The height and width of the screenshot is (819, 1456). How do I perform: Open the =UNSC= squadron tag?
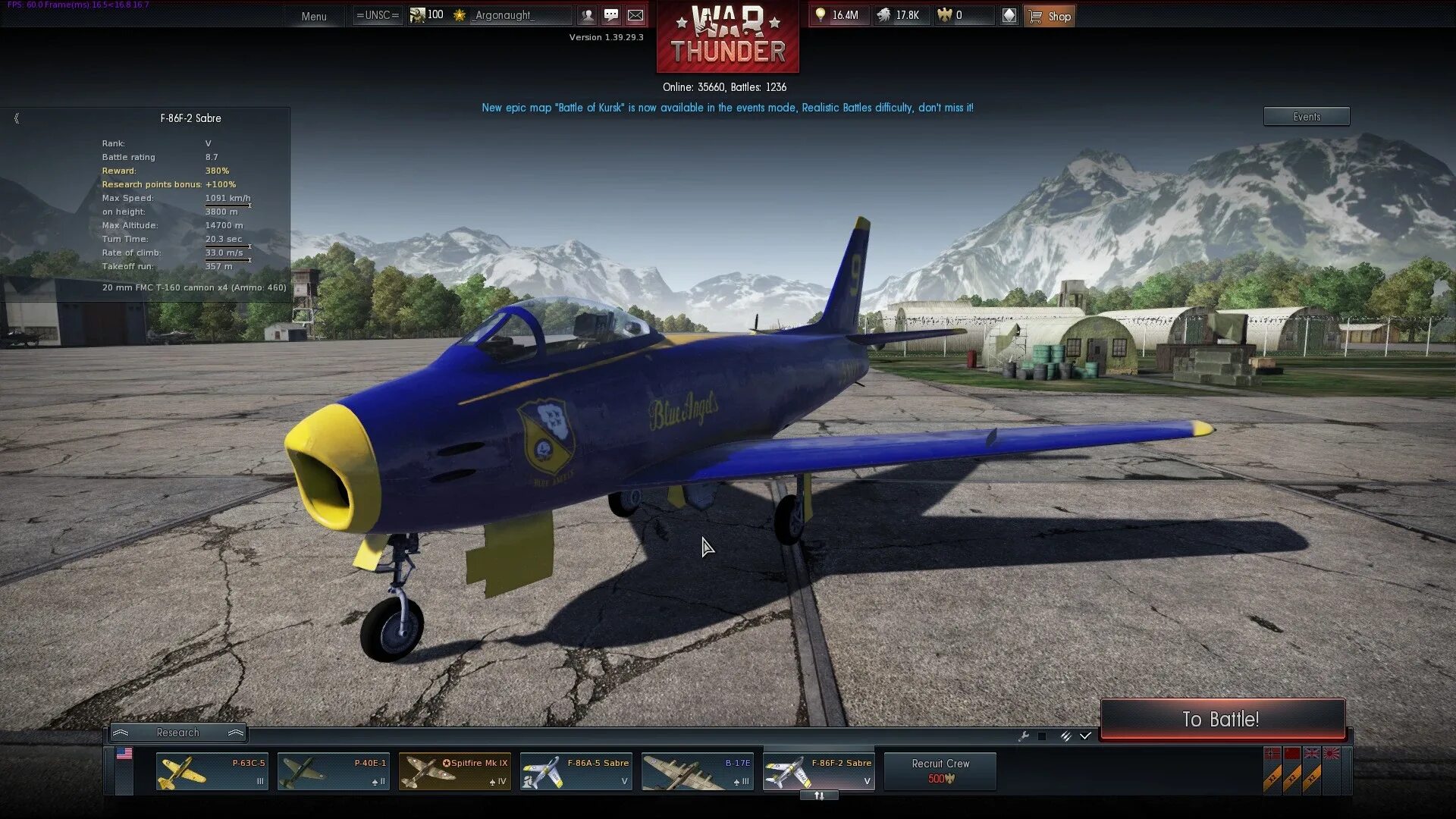click(377, 15)
